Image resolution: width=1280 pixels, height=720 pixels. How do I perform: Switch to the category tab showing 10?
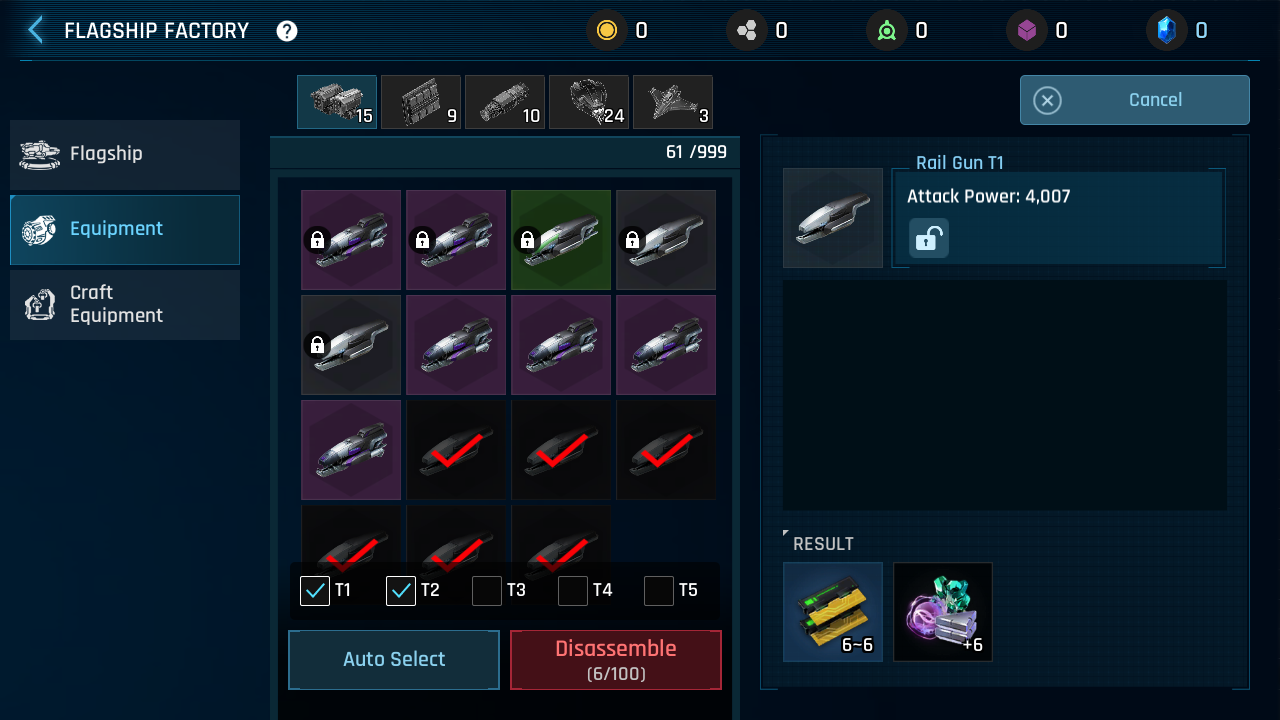point(505,102)
